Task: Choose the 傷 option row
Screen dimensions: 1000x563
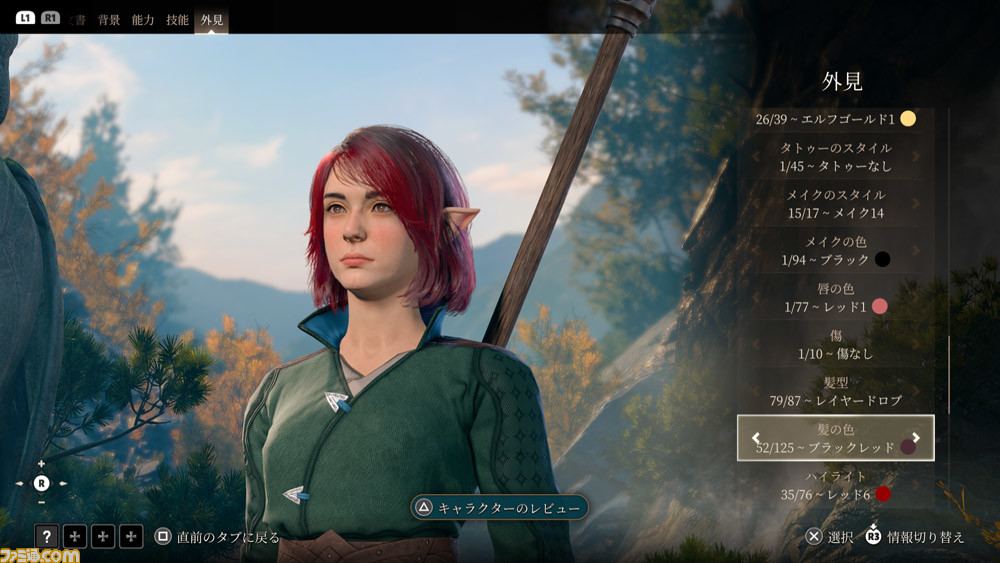Action: (x=835, y=345)
